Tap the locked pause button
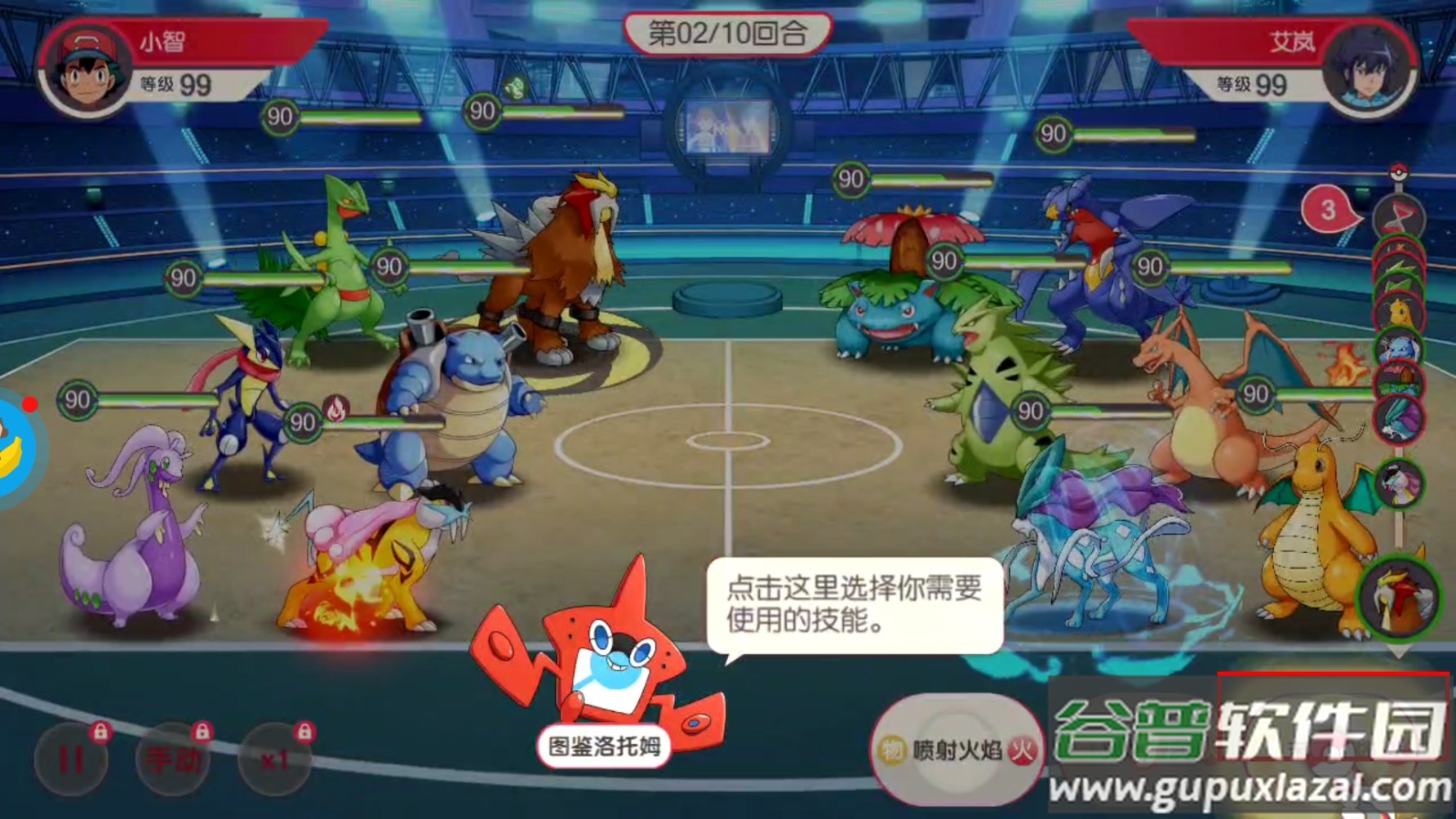Image resolution: width=1456 pixels, height=819 pixels. pos(71,759)
